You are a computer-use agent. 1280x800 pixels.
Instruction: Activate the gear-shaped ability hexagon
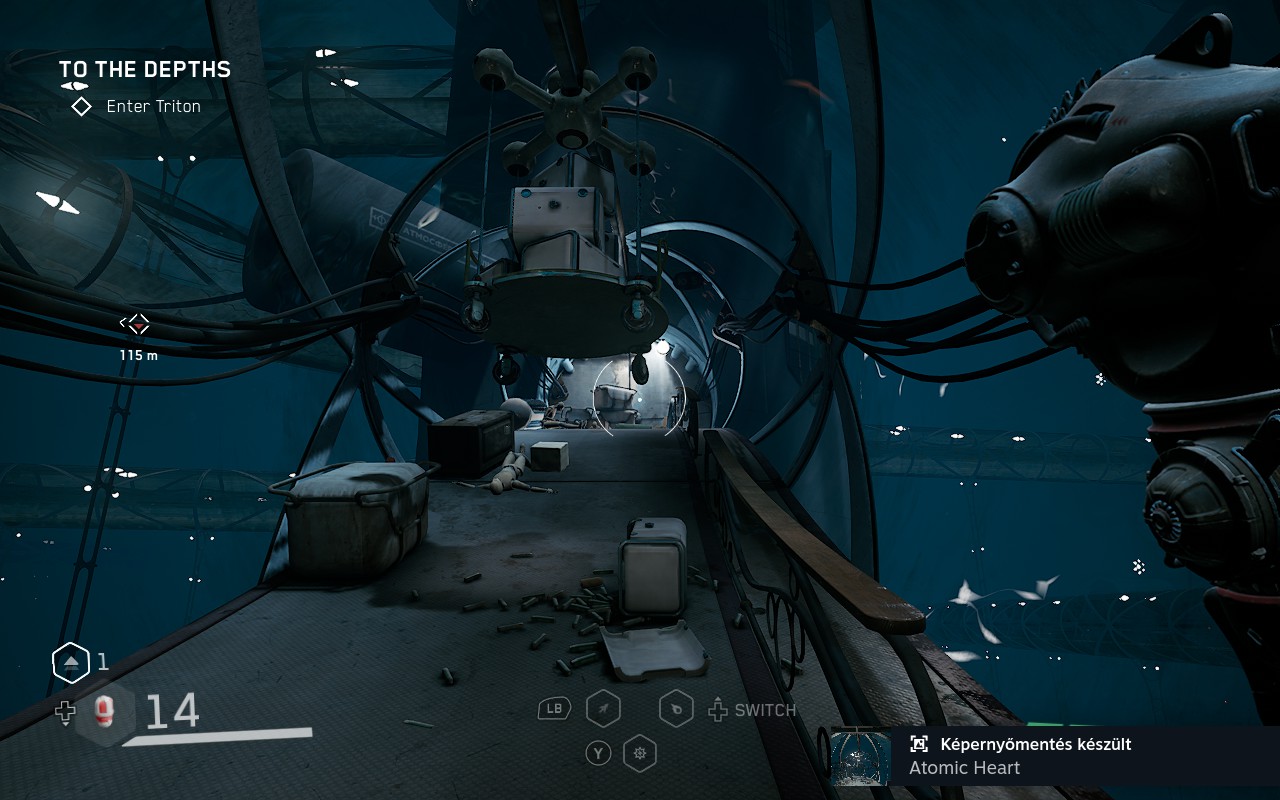(x=639, y=752)
